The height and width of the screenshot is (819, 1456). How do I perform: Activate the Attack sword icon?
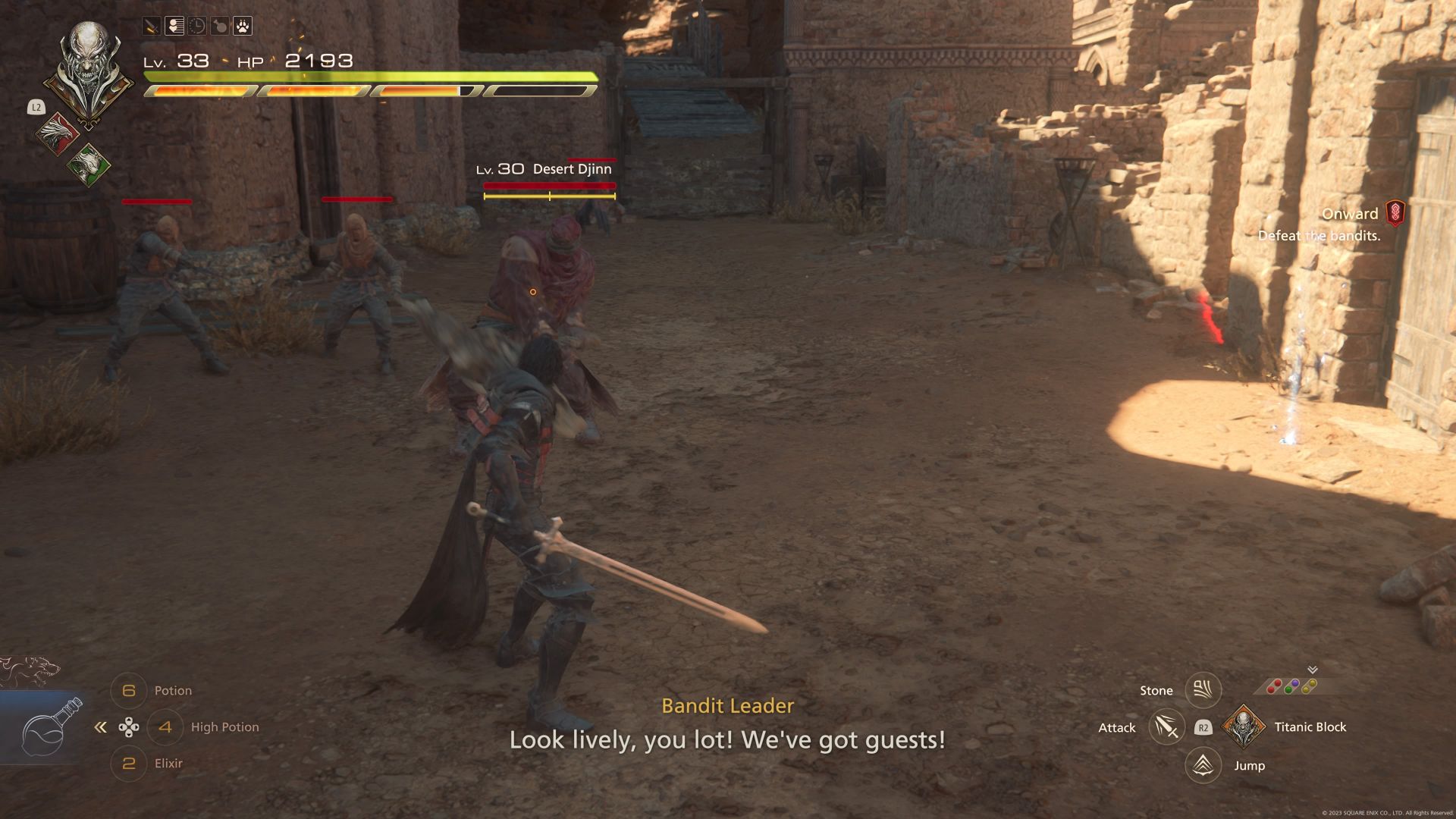(1166, 727)
